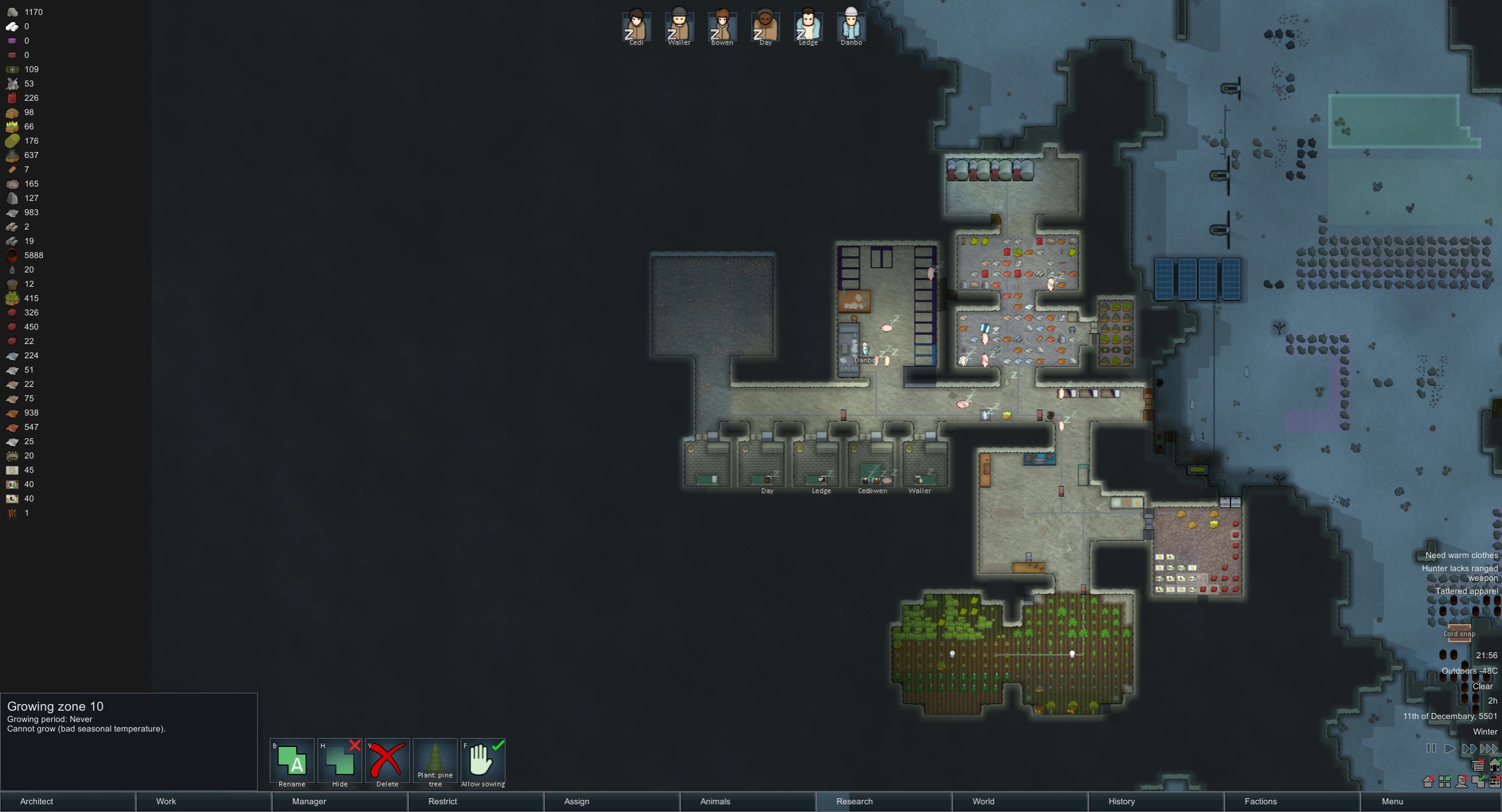Open the Plant: pine tree selector
Viewport: 1502px width, 812px height.
pyautogui.click(x=435, y=762)
